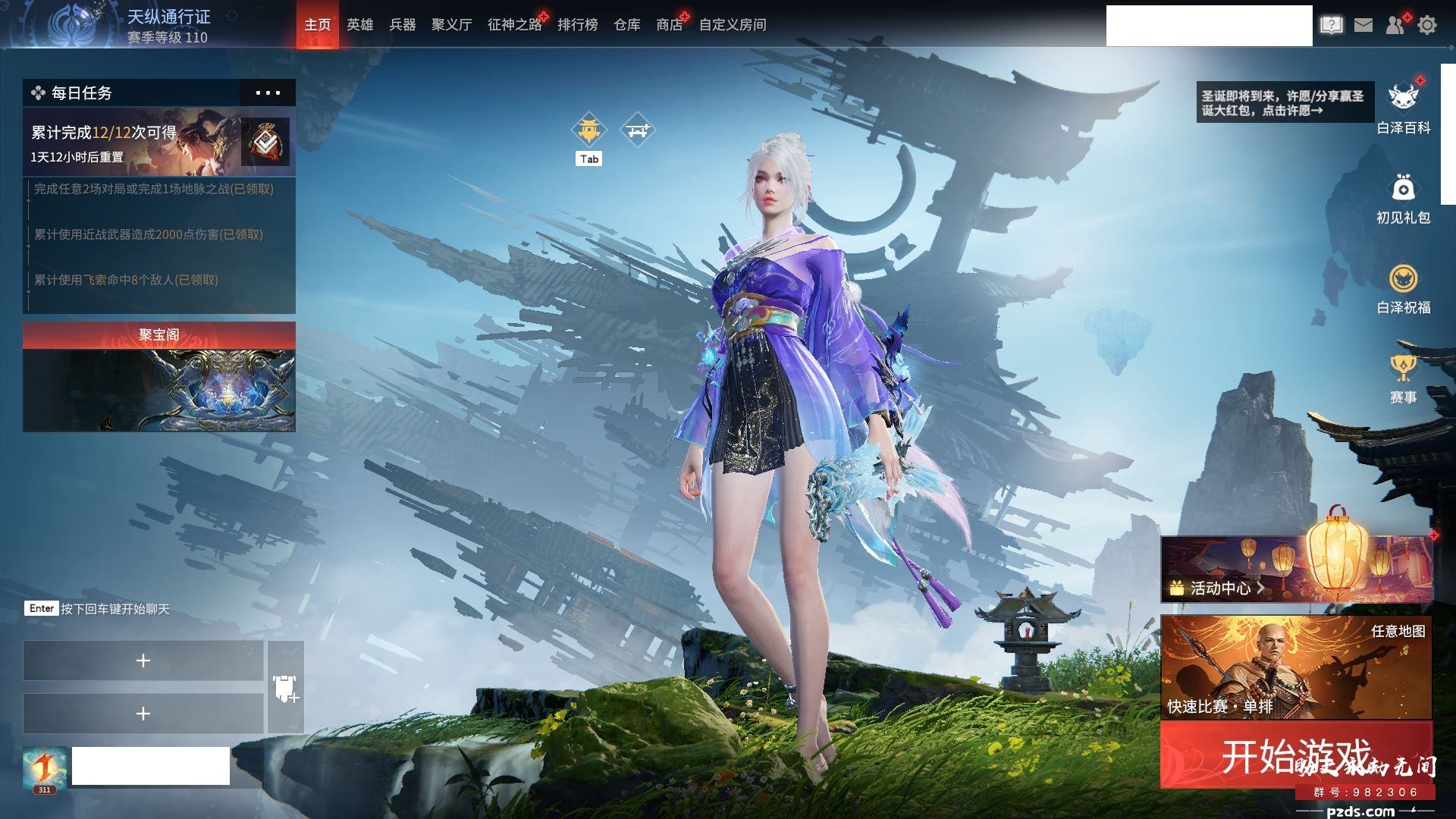1456x819 pixels.
Task: Choose the 快速比赛·单排 game mode card
Action: [x=1295, y=667]
